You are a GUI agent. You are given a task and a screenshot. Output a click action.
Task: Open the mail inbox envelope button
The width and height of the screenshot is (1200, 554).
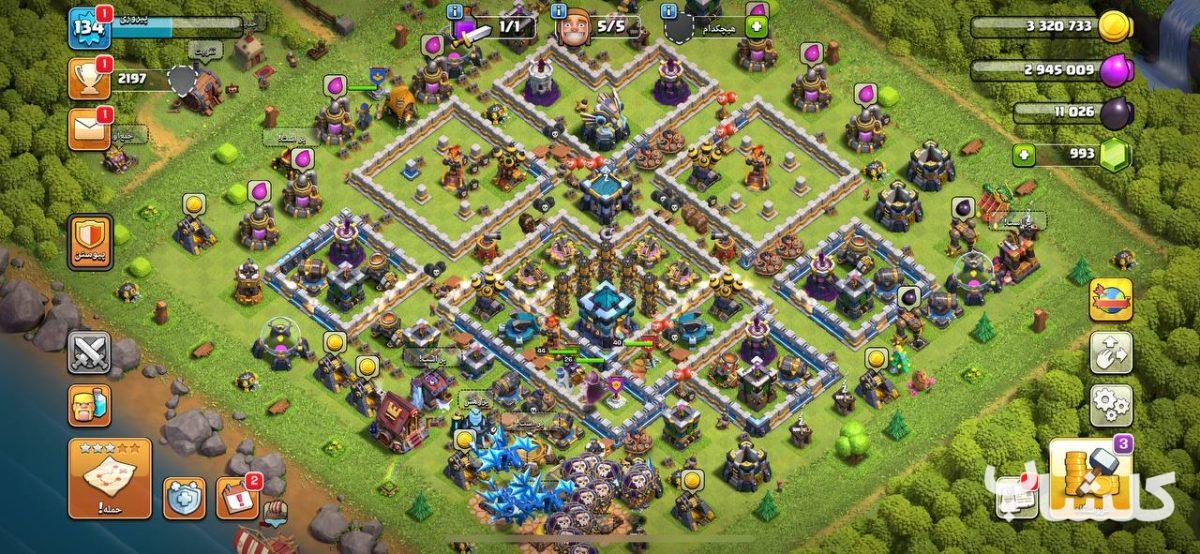(89, 130)
